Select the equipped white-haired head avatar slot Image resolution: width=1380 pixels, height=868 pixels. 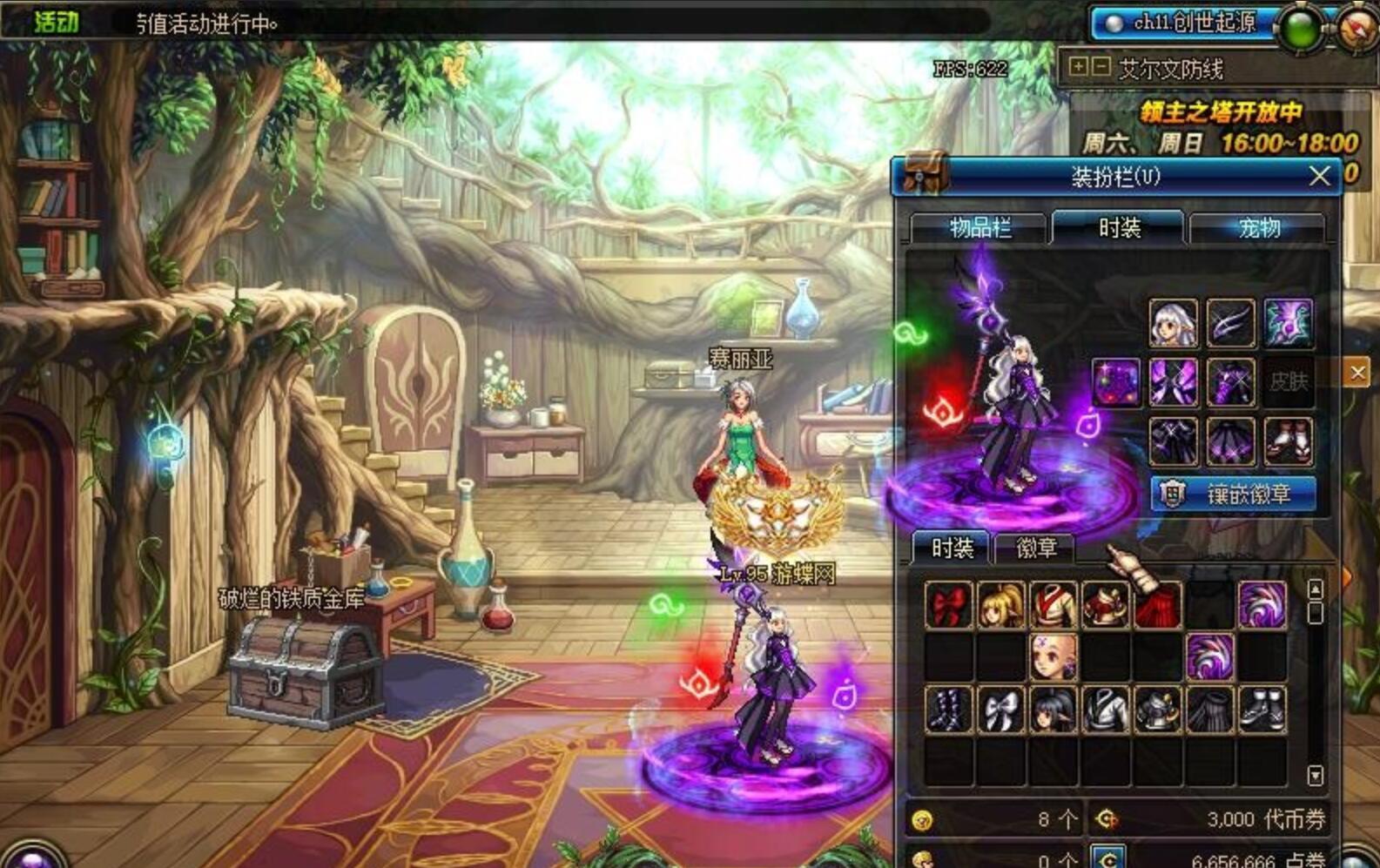1173,323
